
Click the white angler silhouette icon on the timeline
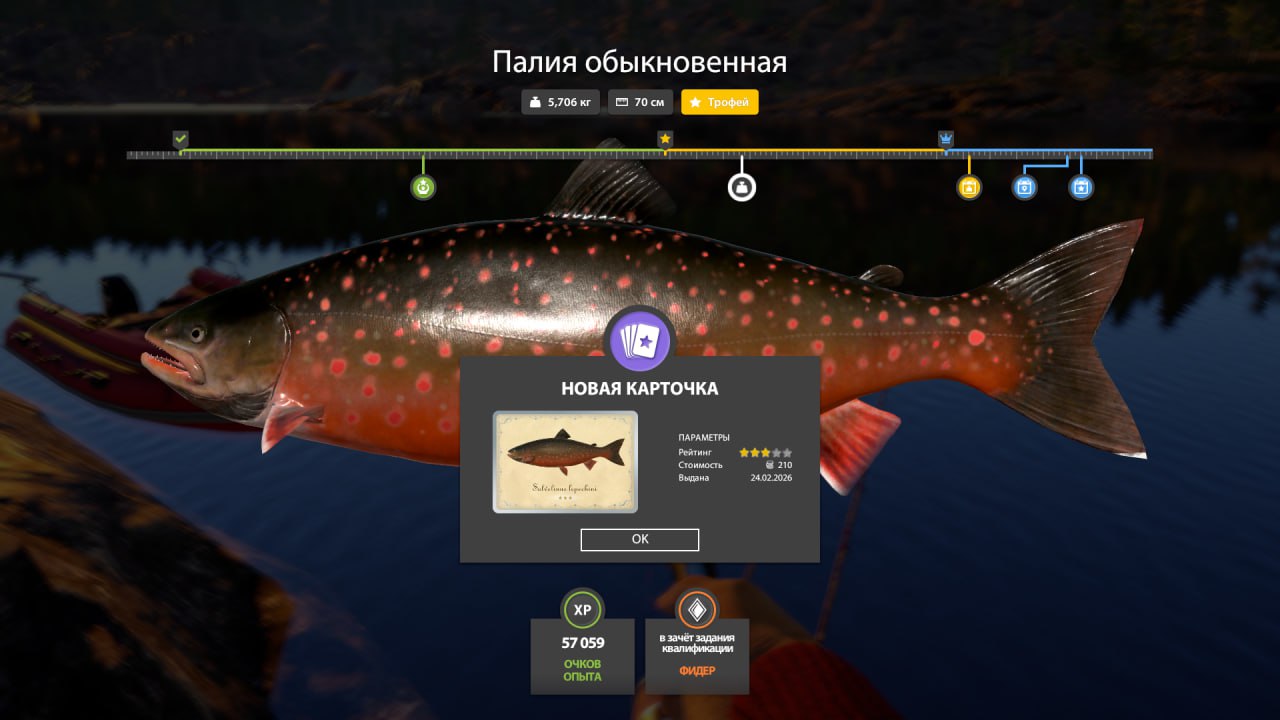(742, 185)
